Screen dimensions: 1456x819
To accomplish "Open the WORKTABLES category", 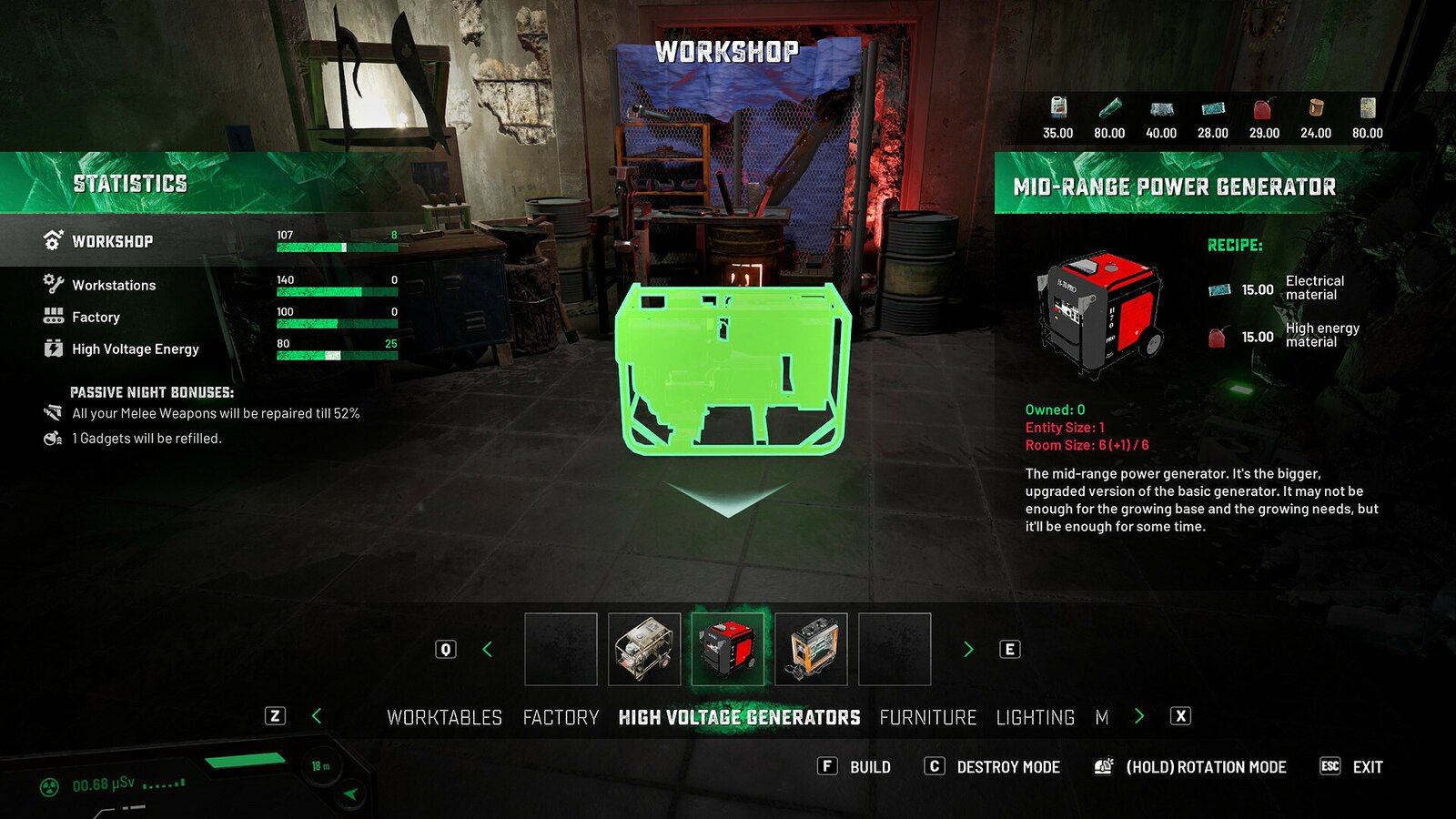I will point(444,717).
